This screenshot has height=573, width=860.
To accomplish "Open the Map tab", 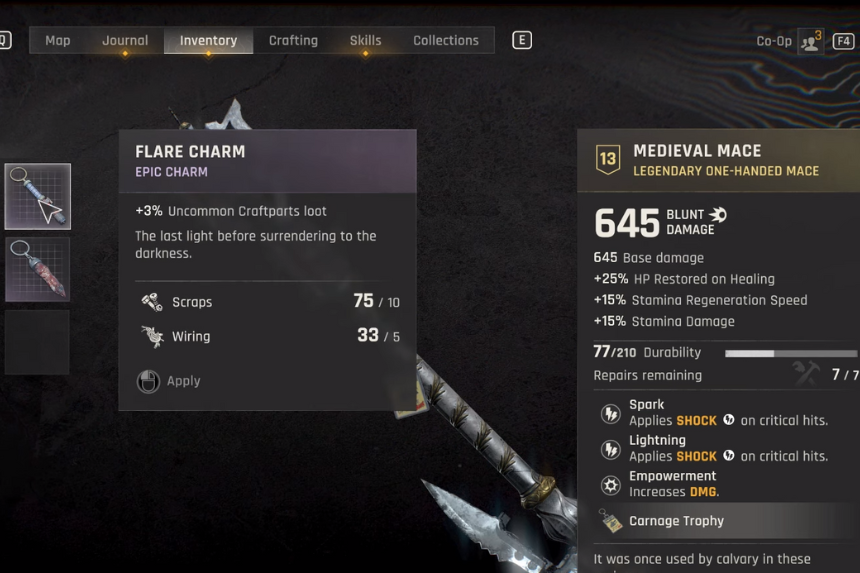I will 57,41.
